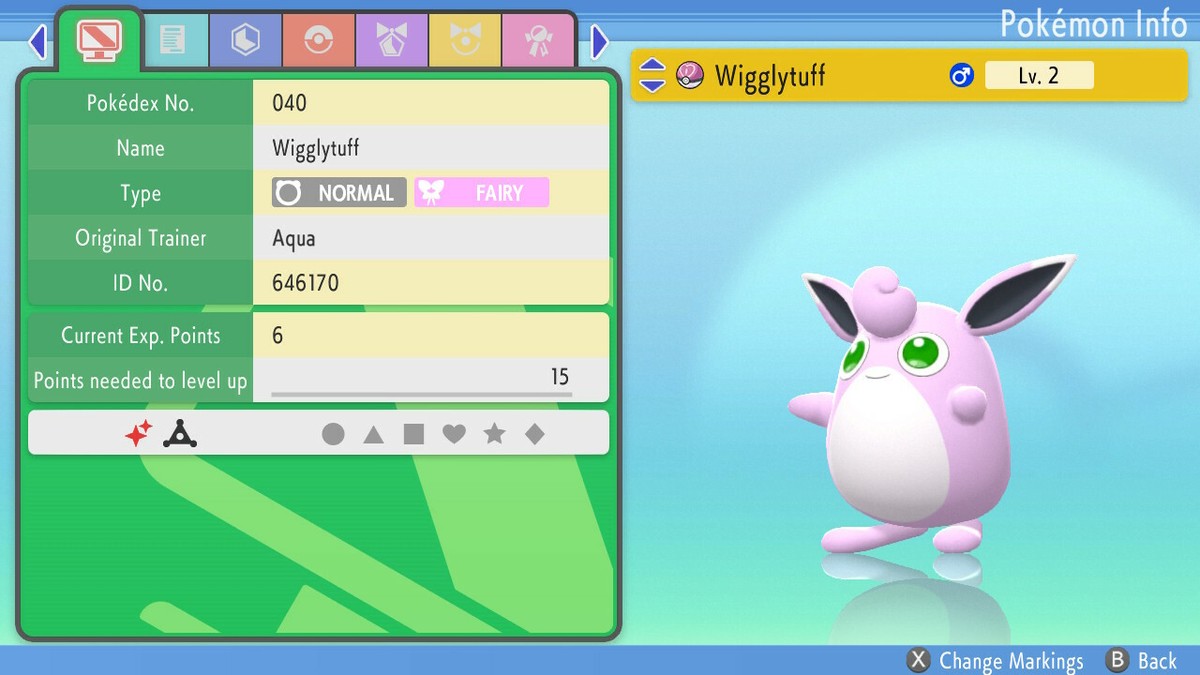
Task: Toggle the circle marking
Action: pyautogui.click(x=333, y=434)
